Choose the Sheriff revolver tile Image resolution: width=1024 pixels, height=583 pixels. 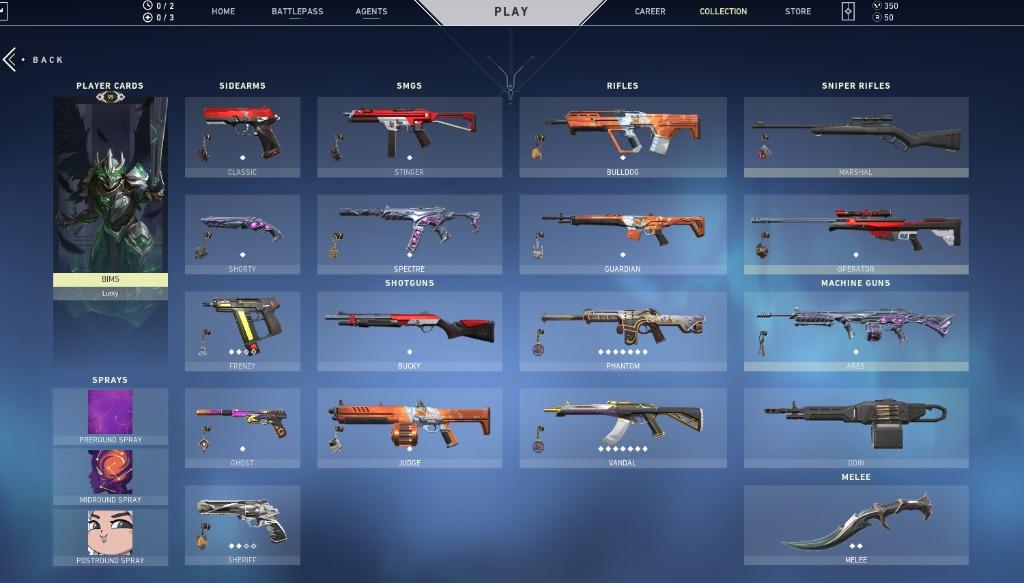click(242, 524)
